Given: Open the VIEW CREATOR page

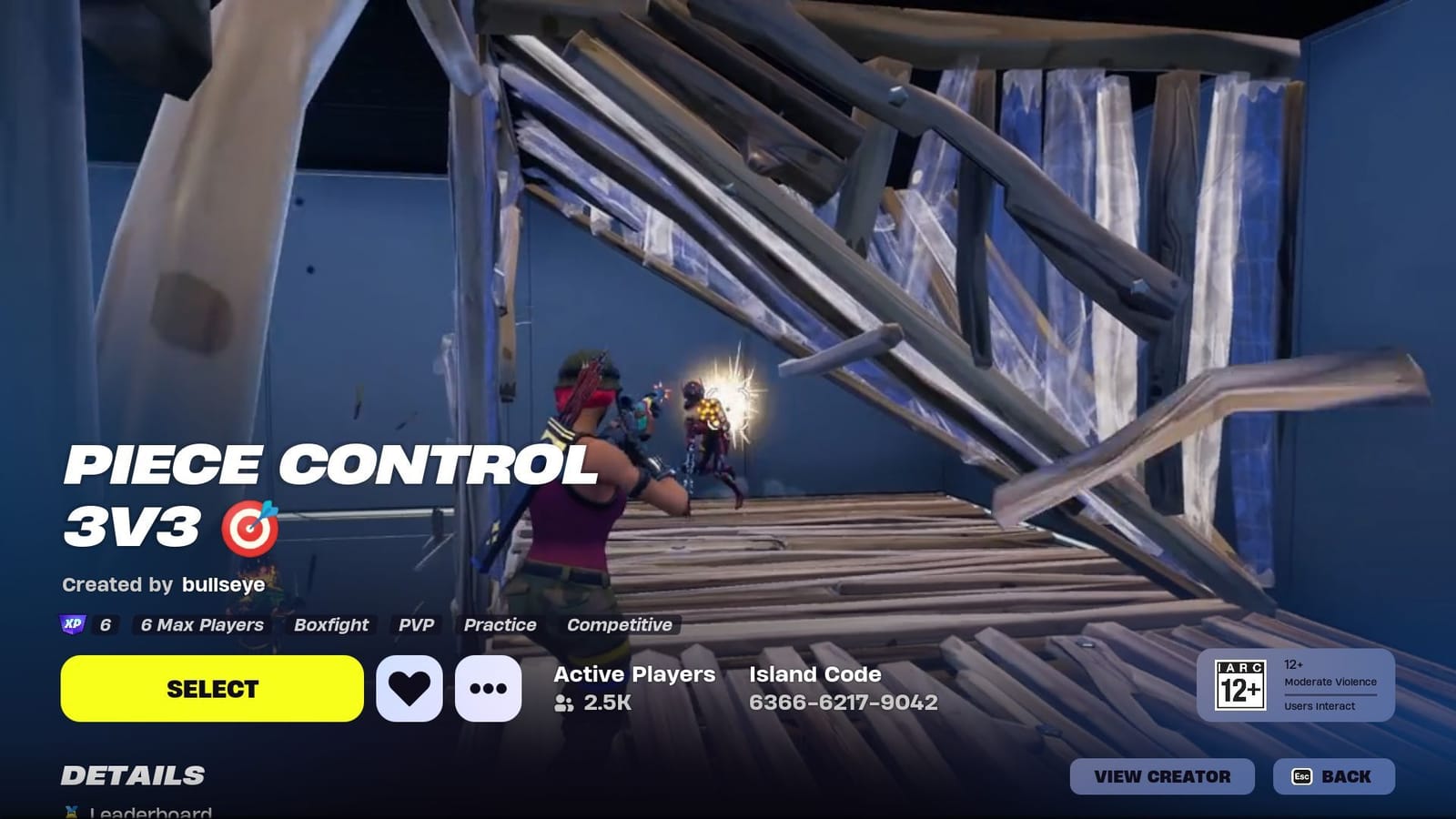Looking at the screenshot, I should 1162,777.
